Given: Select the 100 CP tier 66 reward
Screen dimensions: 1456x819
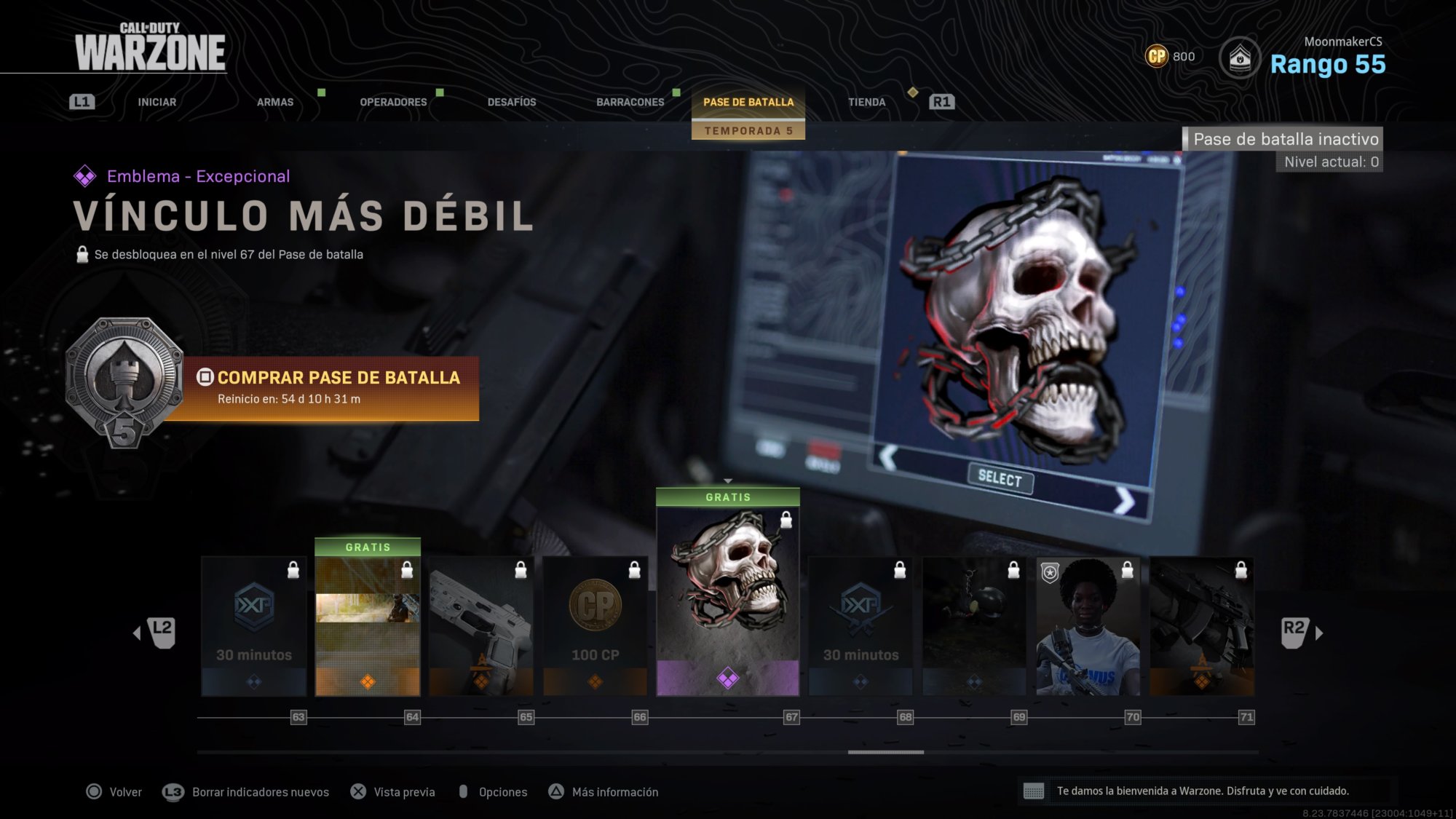Looking at the screenshot, I should tap(595, 626).
